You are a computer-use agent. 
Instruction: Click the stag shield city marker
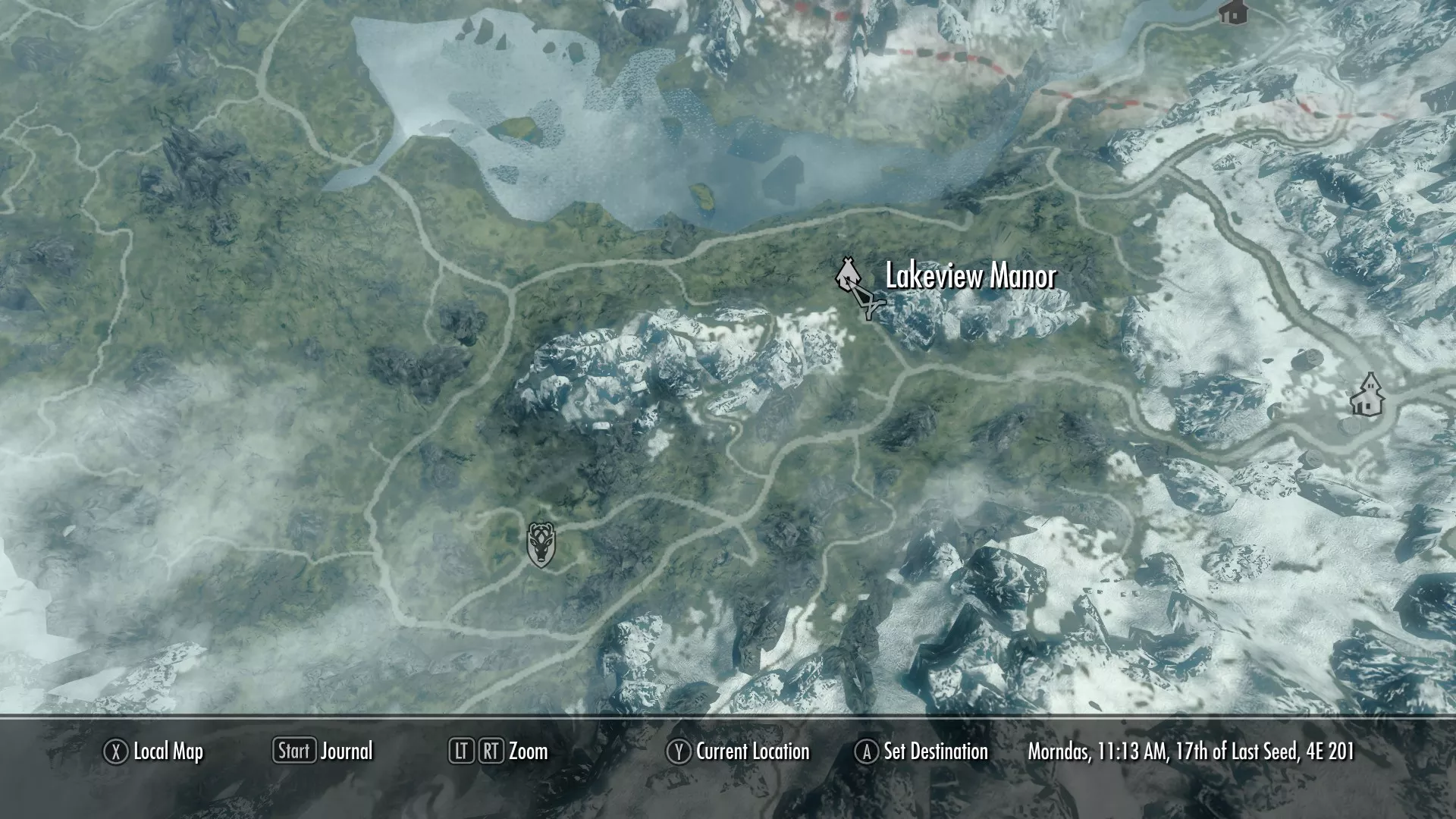(x=541, y=544)
